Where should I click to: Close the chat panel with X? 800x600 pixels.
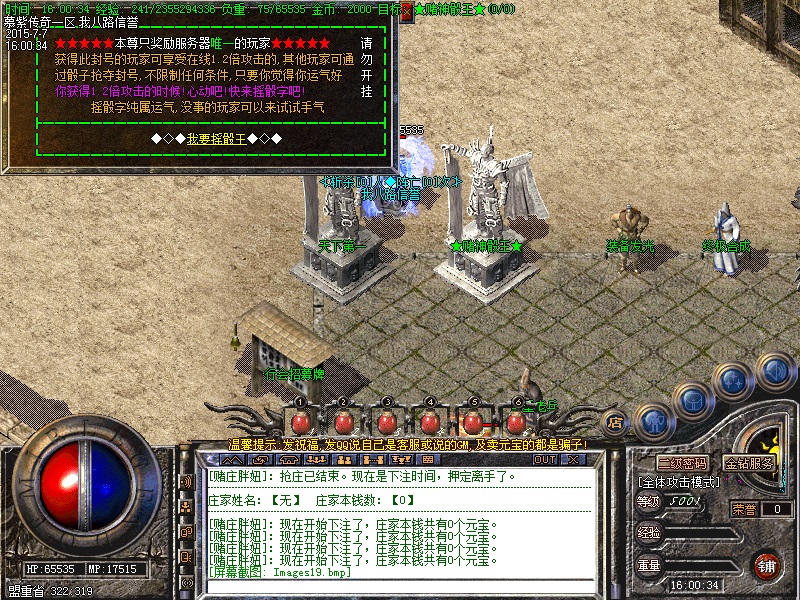tap(573, 459)
